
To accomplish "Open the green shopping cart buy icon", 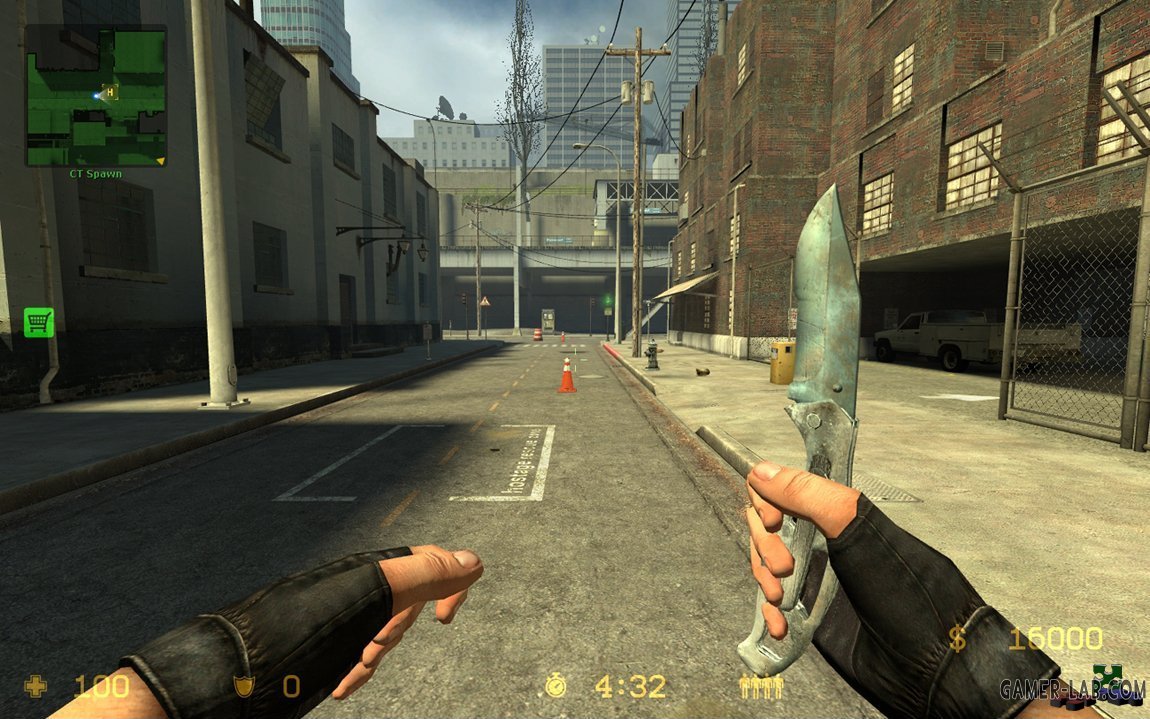I will pyautogui.click(x=39, y=322).
